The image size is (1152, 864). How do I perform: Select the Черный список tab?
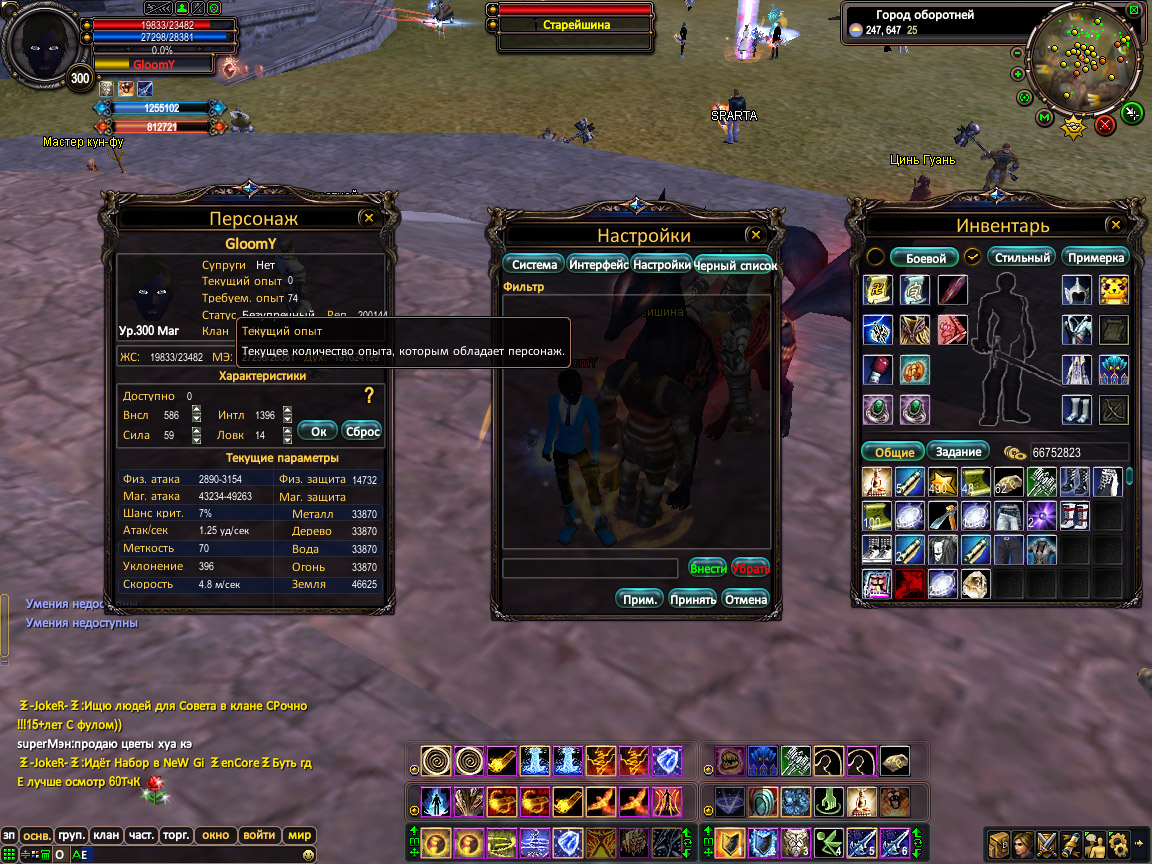pos(735,265)
